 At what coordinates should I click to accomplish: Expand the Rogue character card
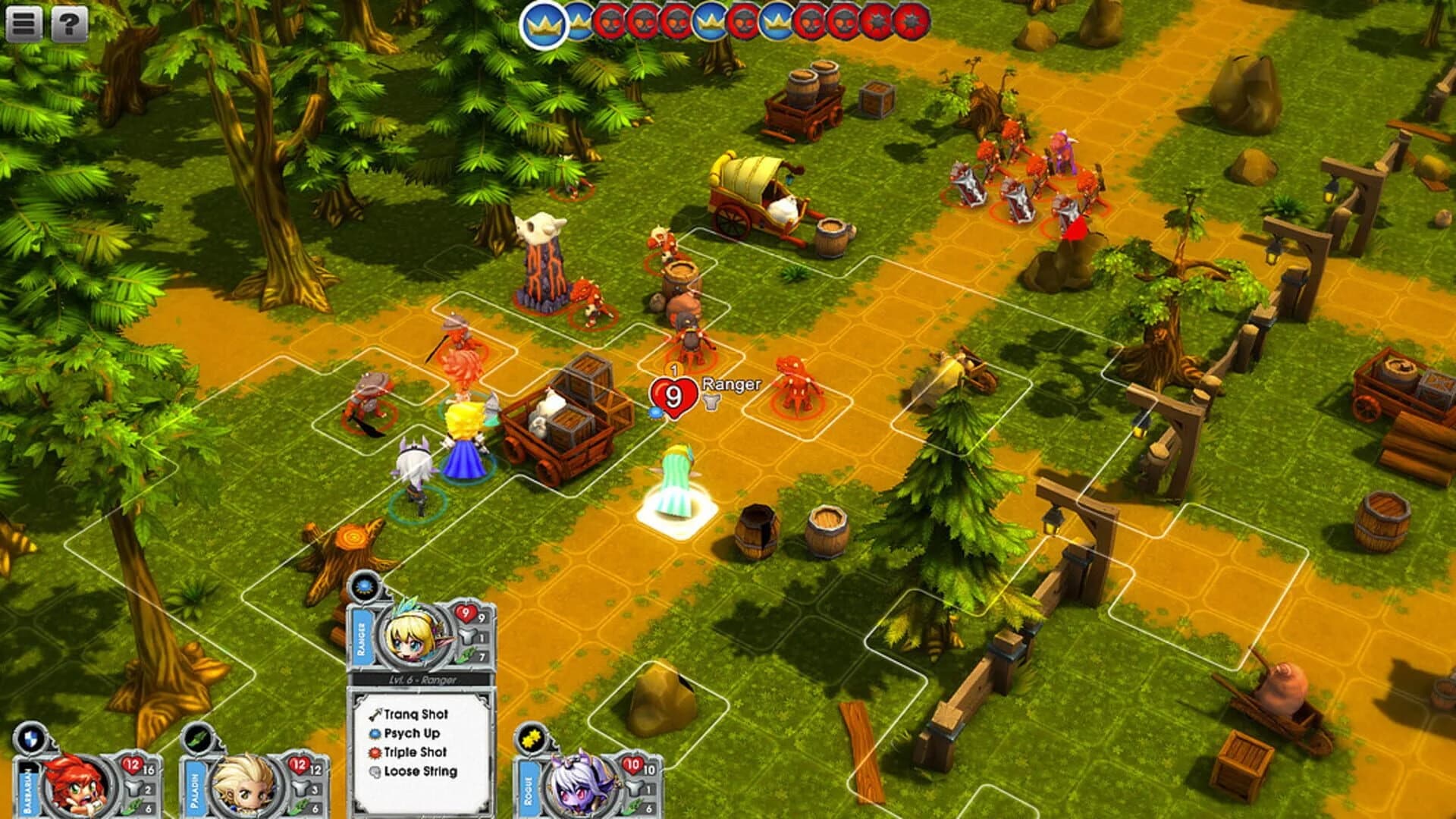[580, 785]
